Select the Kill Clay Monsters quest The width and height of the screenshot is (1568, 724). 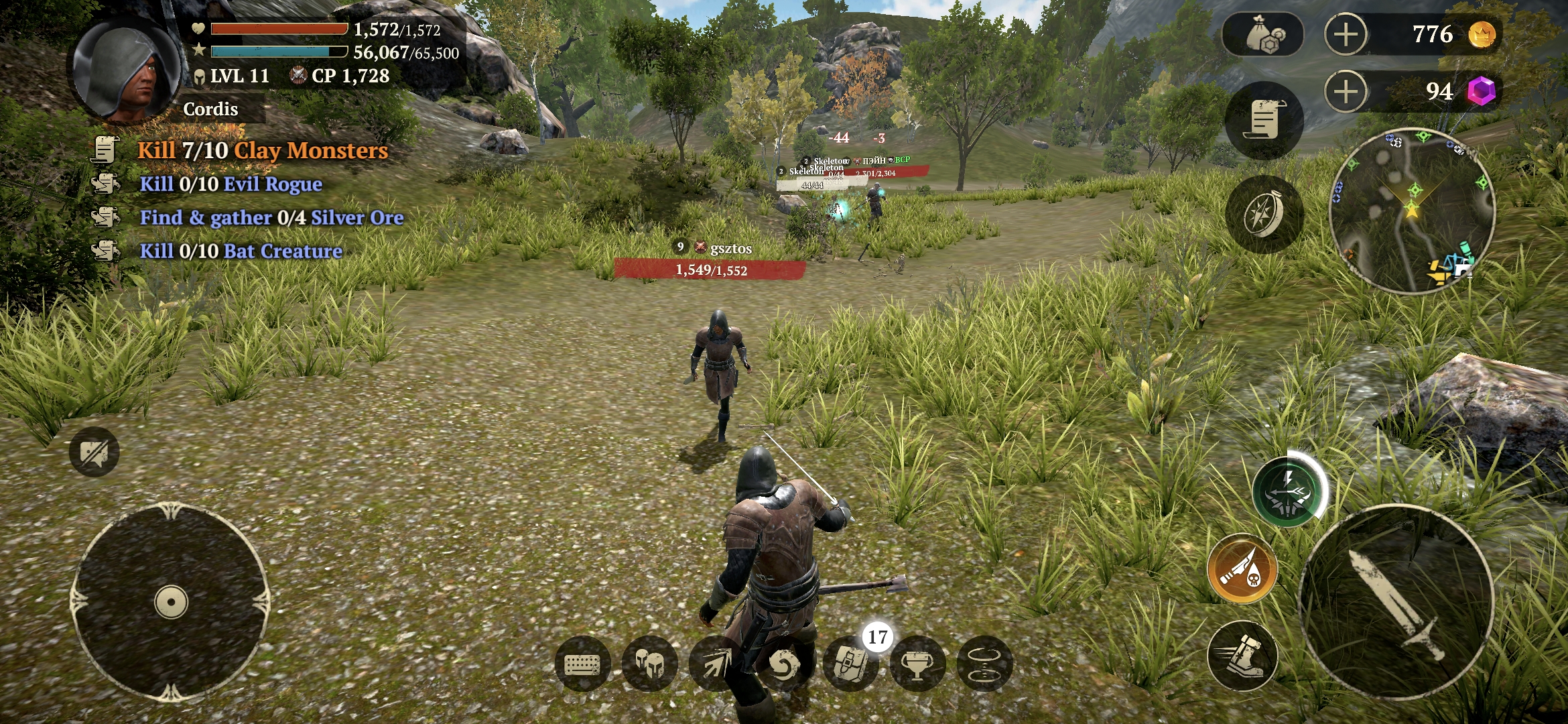(x=261, y=150)
